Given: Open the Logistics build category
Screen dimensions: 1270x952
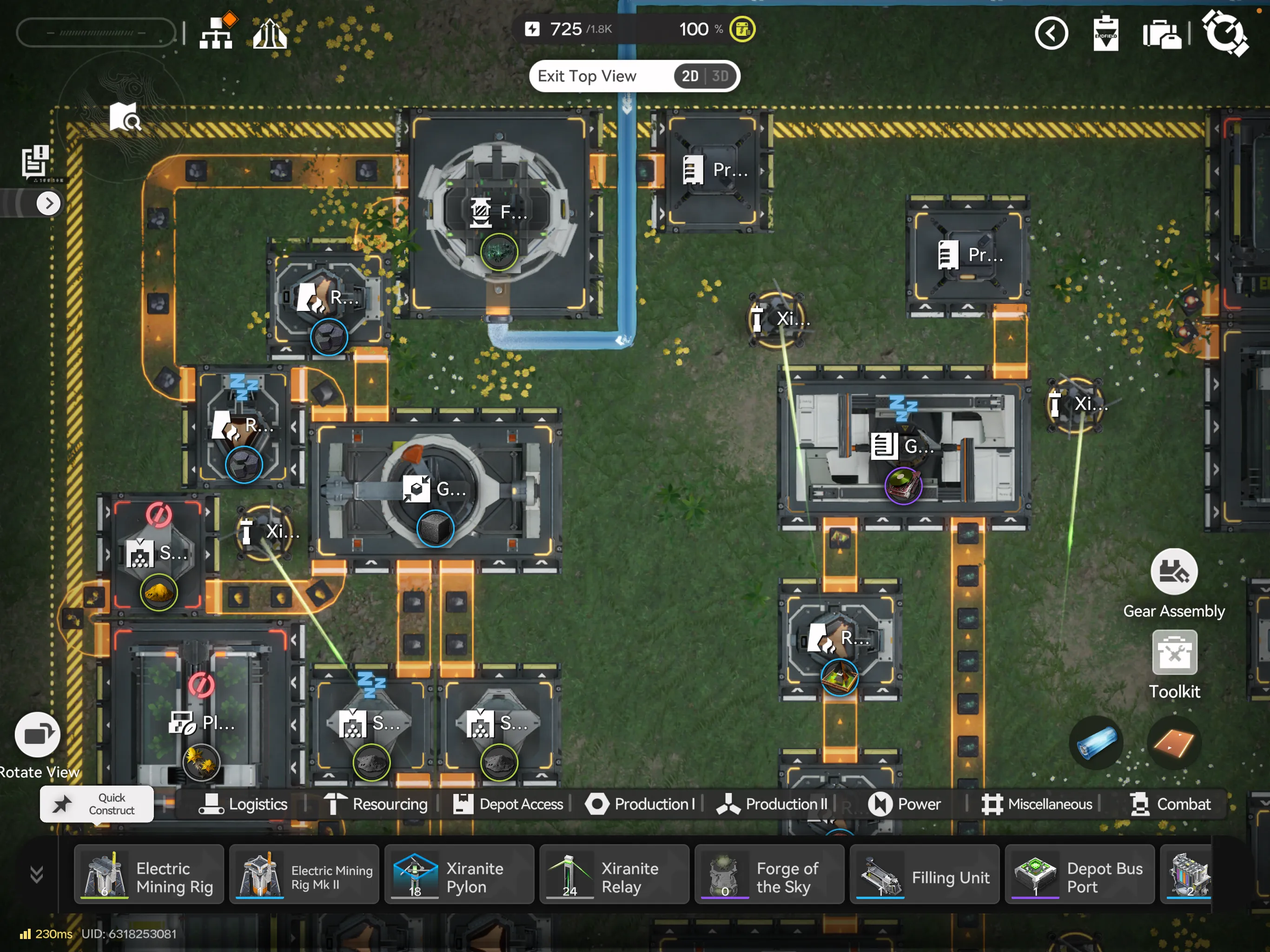Looking at the screenshot, I should pos(244,804).
